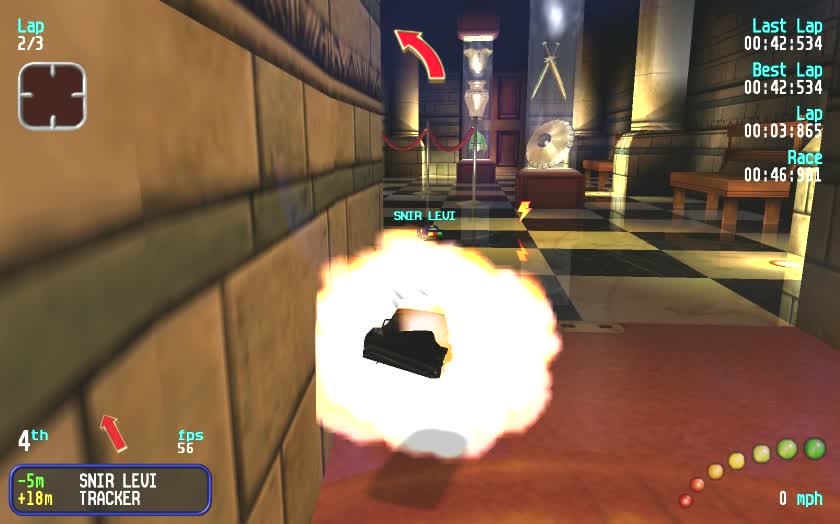Click the empty weapon pickup slot
The image size is (840, 524).
[52, 95]
